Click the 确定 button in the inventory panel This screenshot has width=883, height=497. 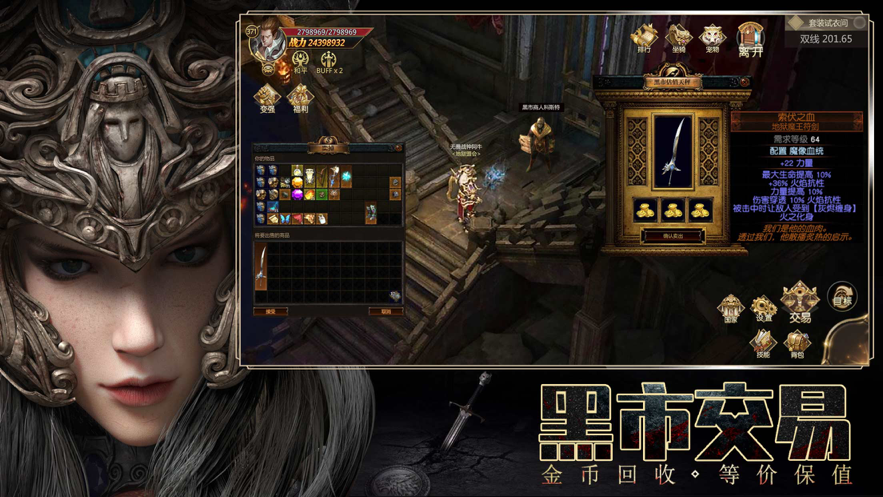pos(271,311)
